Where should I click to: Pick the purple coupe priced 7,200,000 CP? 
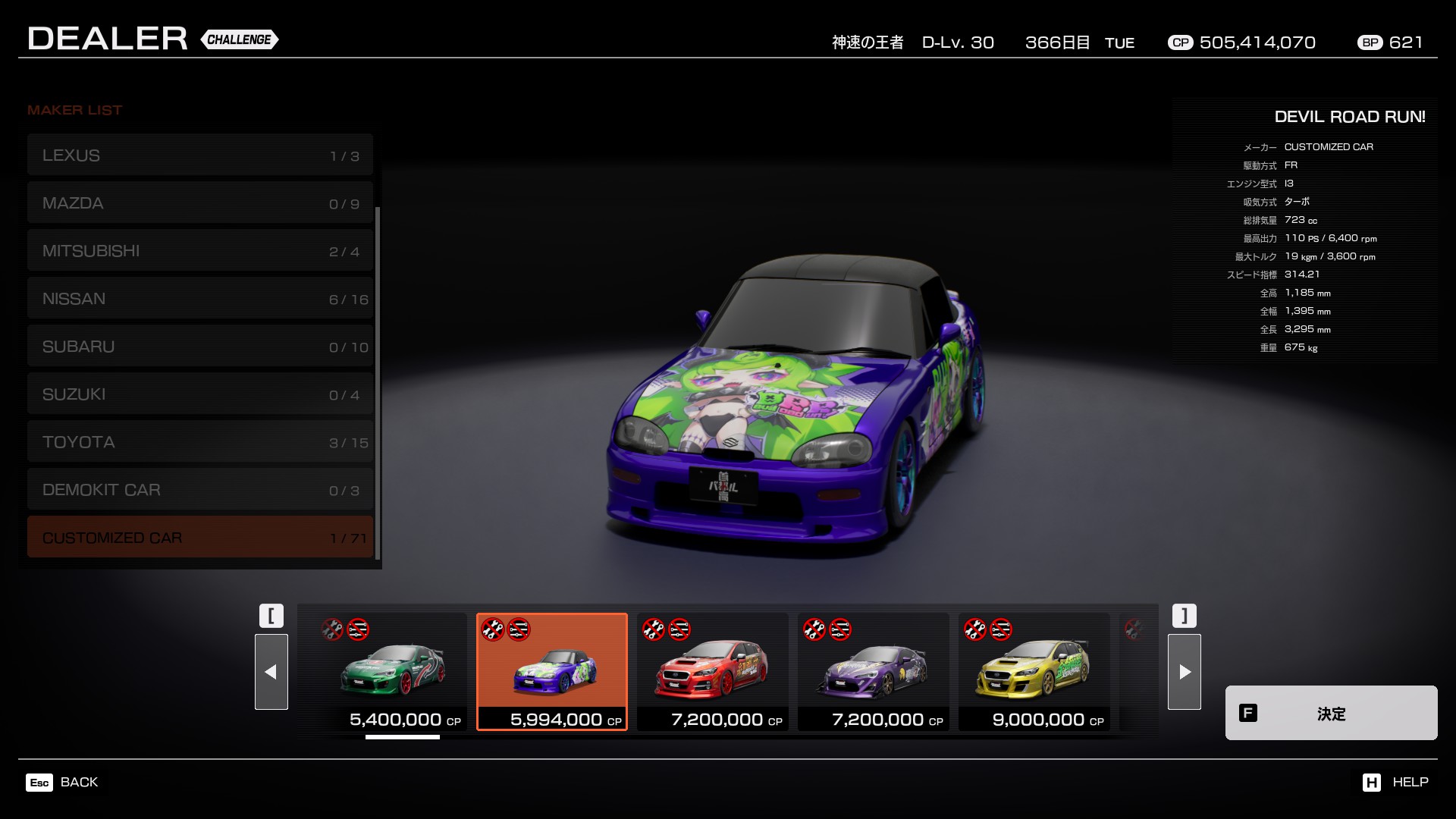[873, 671]
